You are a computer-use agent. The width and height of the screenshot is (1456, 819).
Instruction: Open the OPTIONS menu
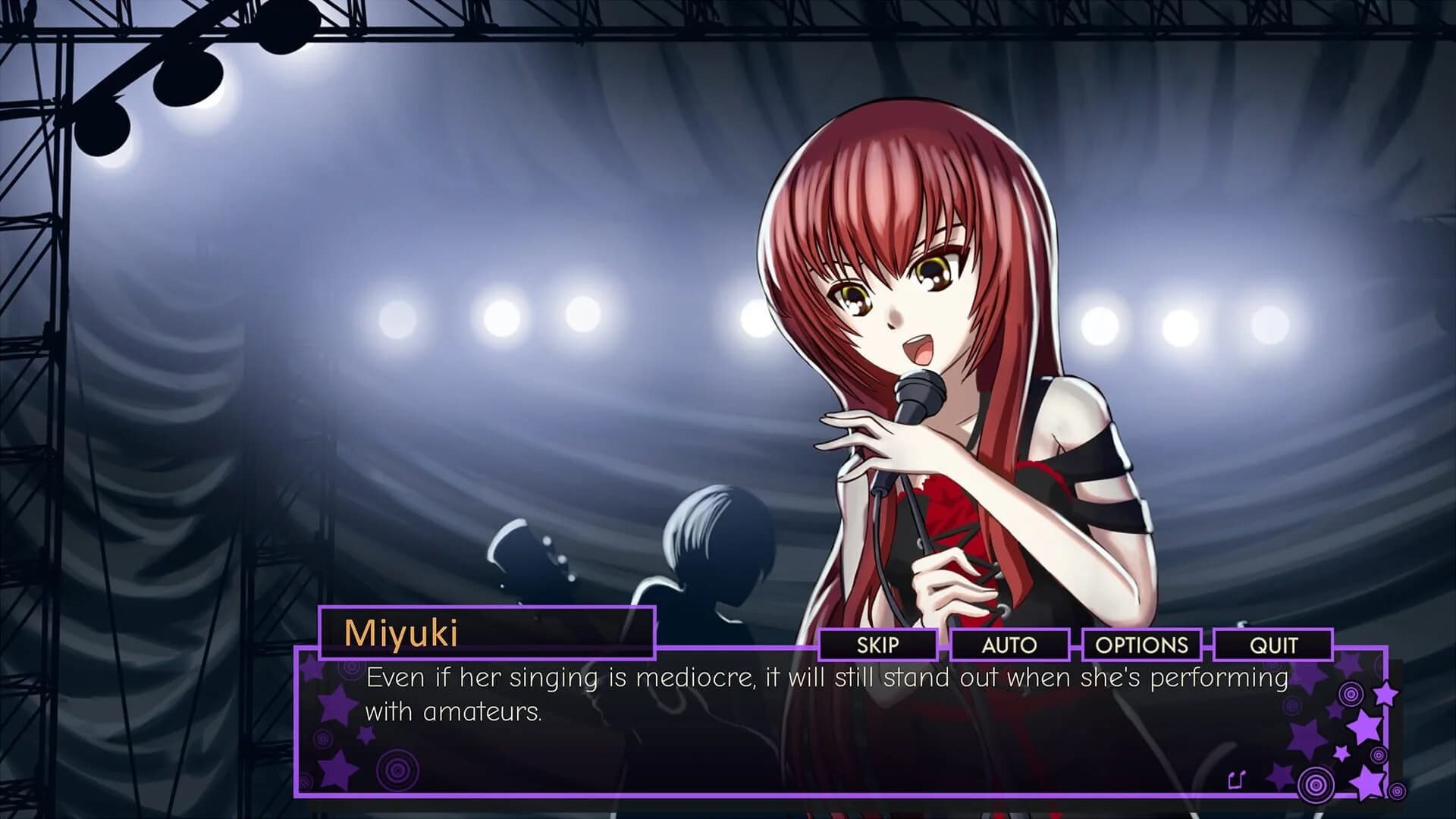pos(1141,645)
